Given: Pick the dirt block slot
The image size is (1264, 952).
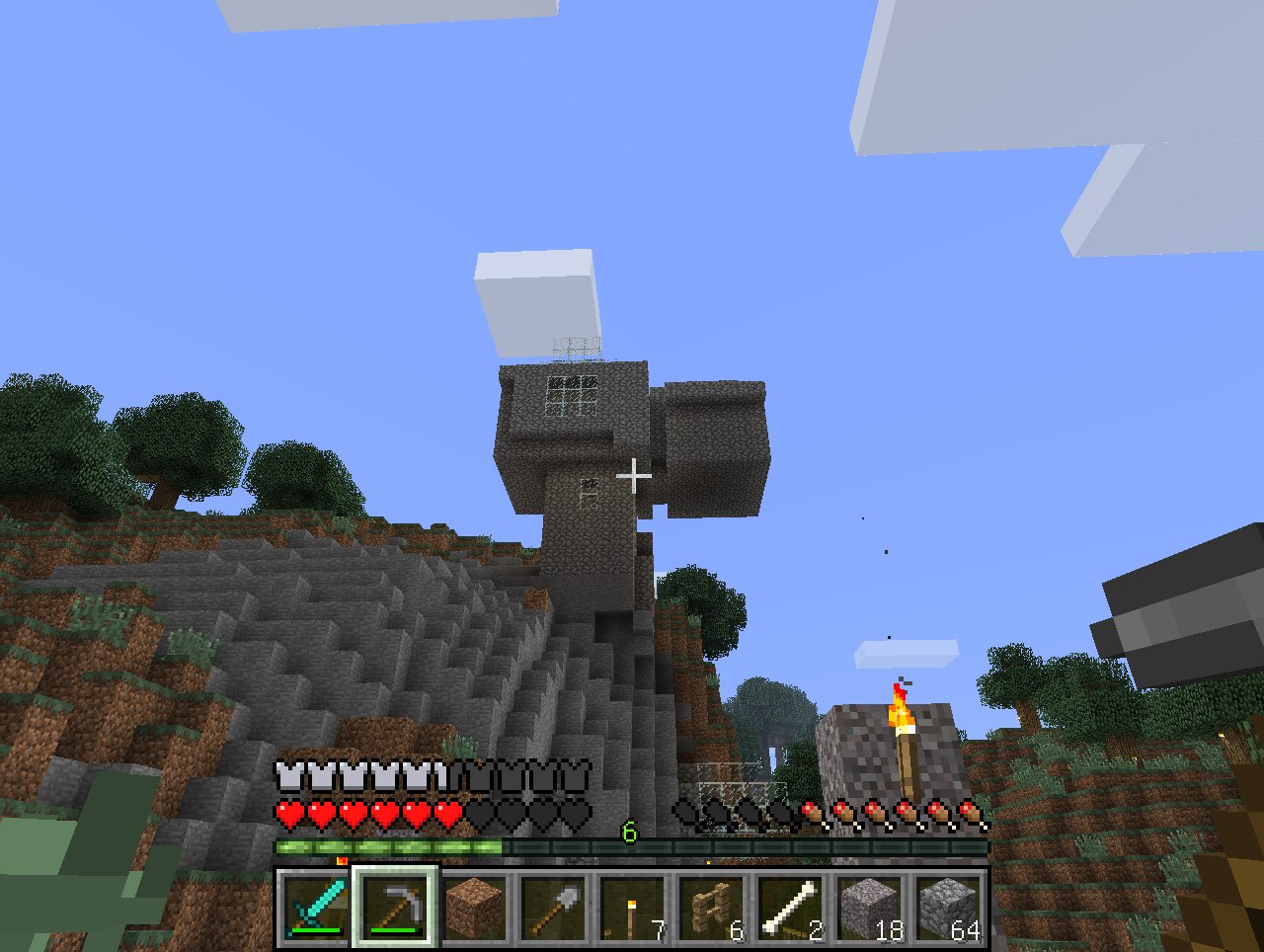Looking at the screenshot, I should (x=474, y=908).
